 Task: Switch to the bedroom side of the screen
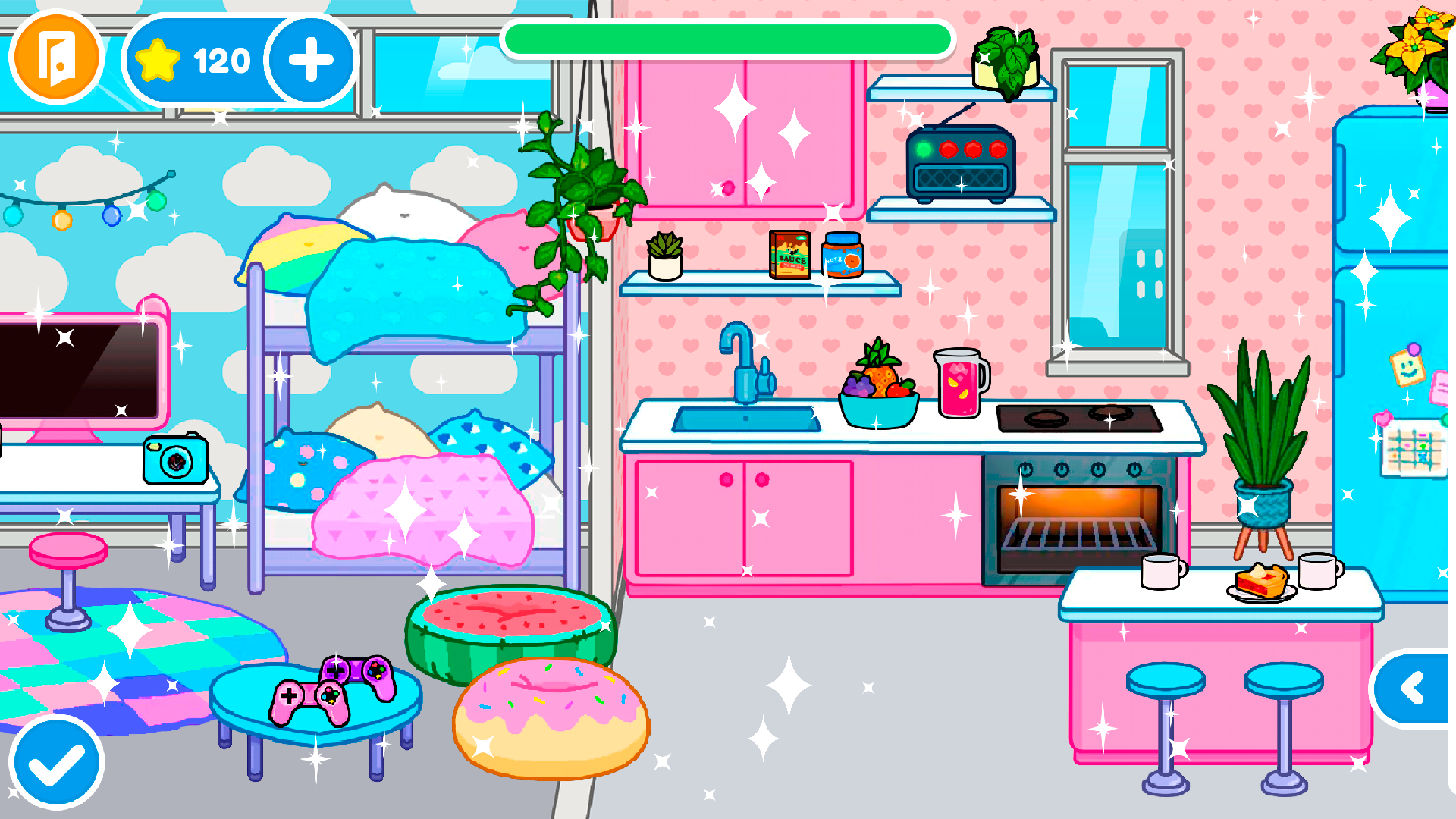click(303, 379)
